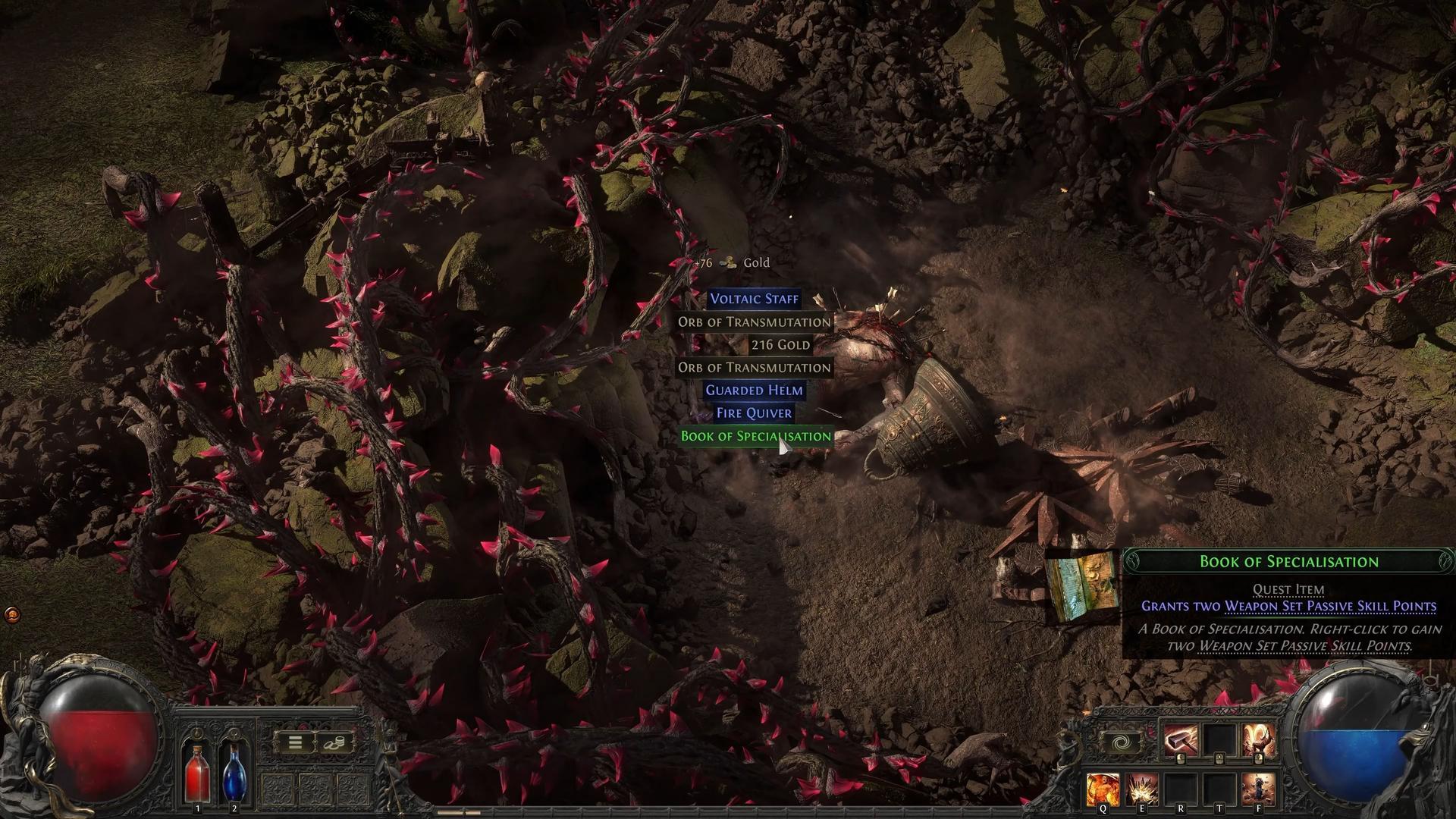The width and height of the screenshot is (1456, 819).
Task: Activate the leaping warrior slam skill
Action: pyautogui.click(x=1258, y=741)
